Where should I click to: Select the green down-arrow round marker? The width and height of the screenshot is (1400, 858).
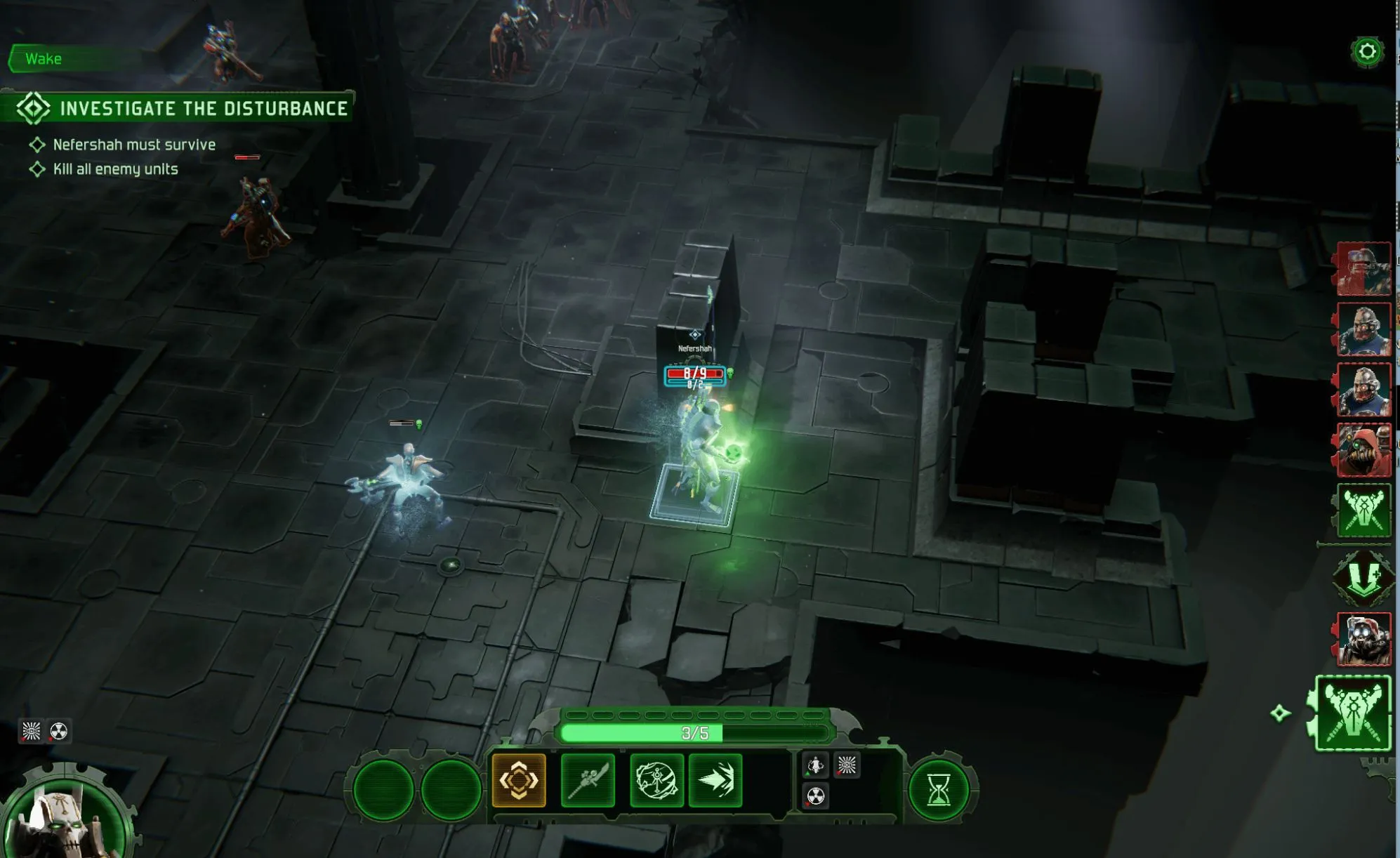click(1363, 577)
